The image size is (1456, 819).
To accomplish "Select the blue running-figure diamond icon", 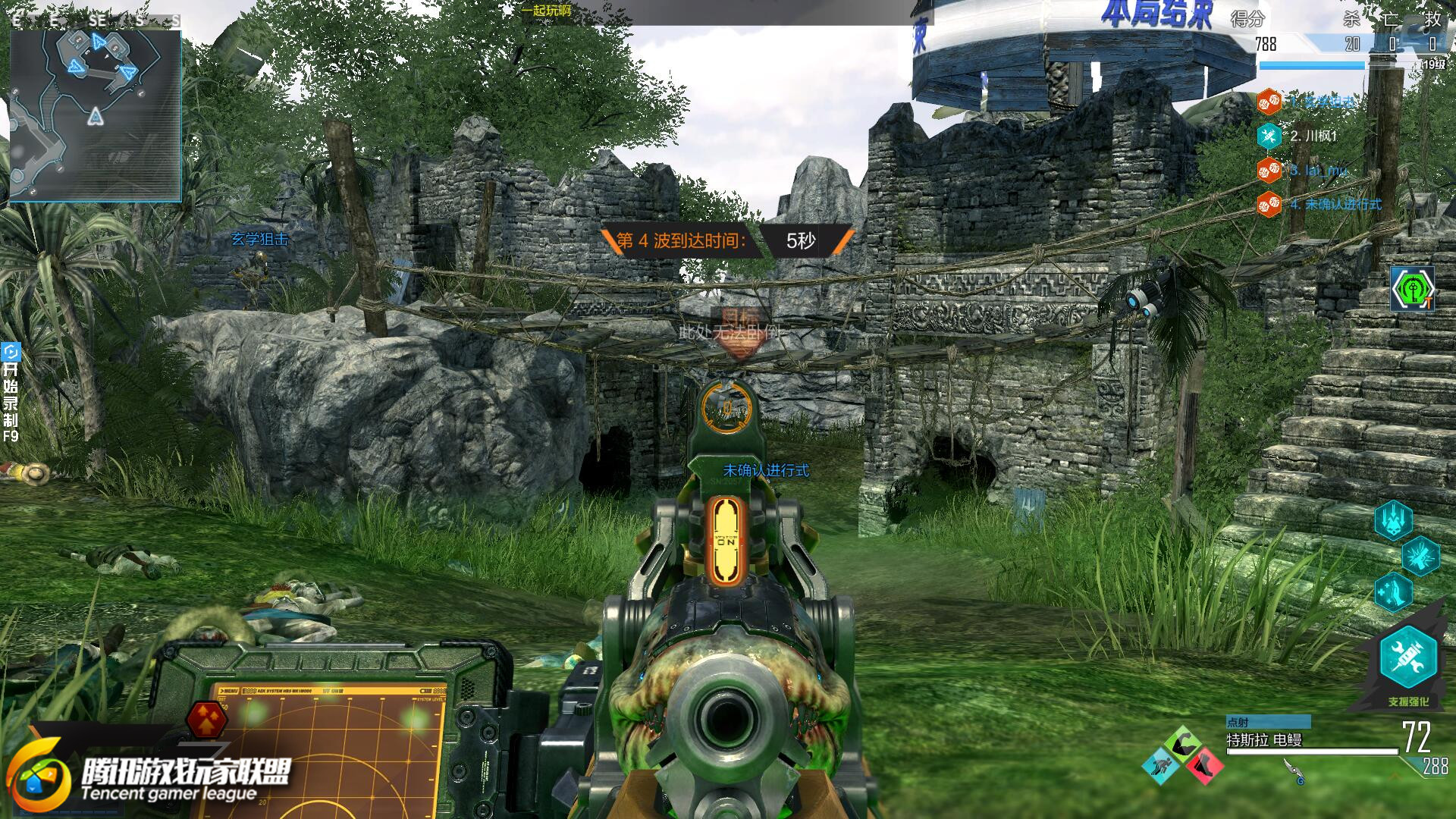I will [1161, 764].
